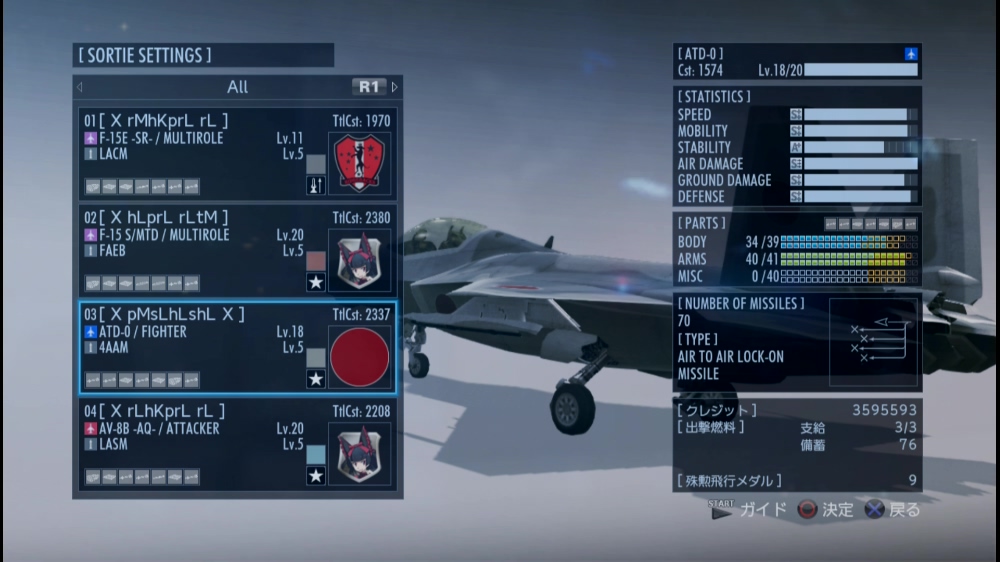Open the Parts panel for ATD-0
1000x562 pixels.
click(x=796, y=250)
